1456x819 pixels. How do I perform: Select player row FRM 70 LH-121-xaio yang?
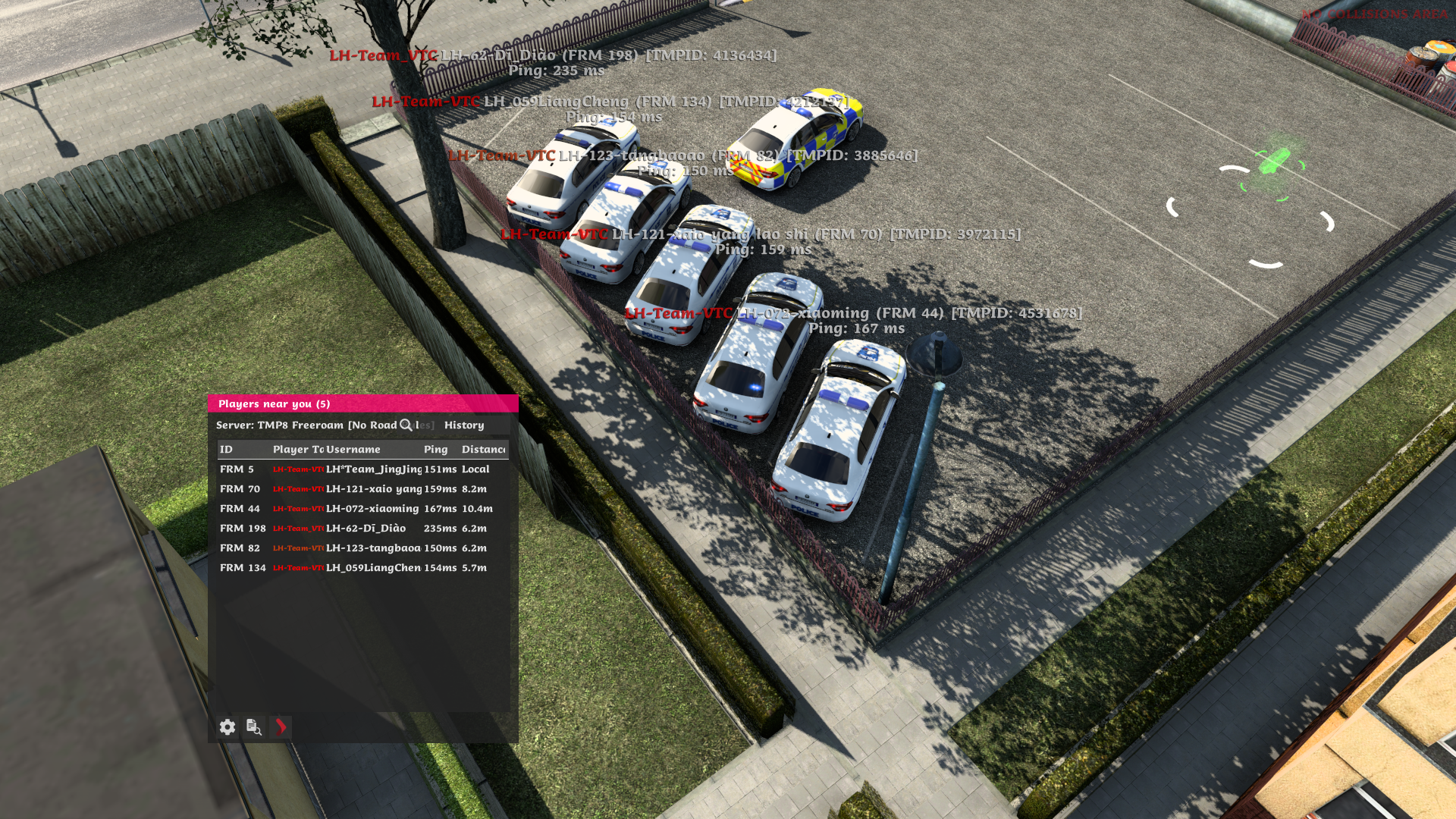click(x=362, y=489)
